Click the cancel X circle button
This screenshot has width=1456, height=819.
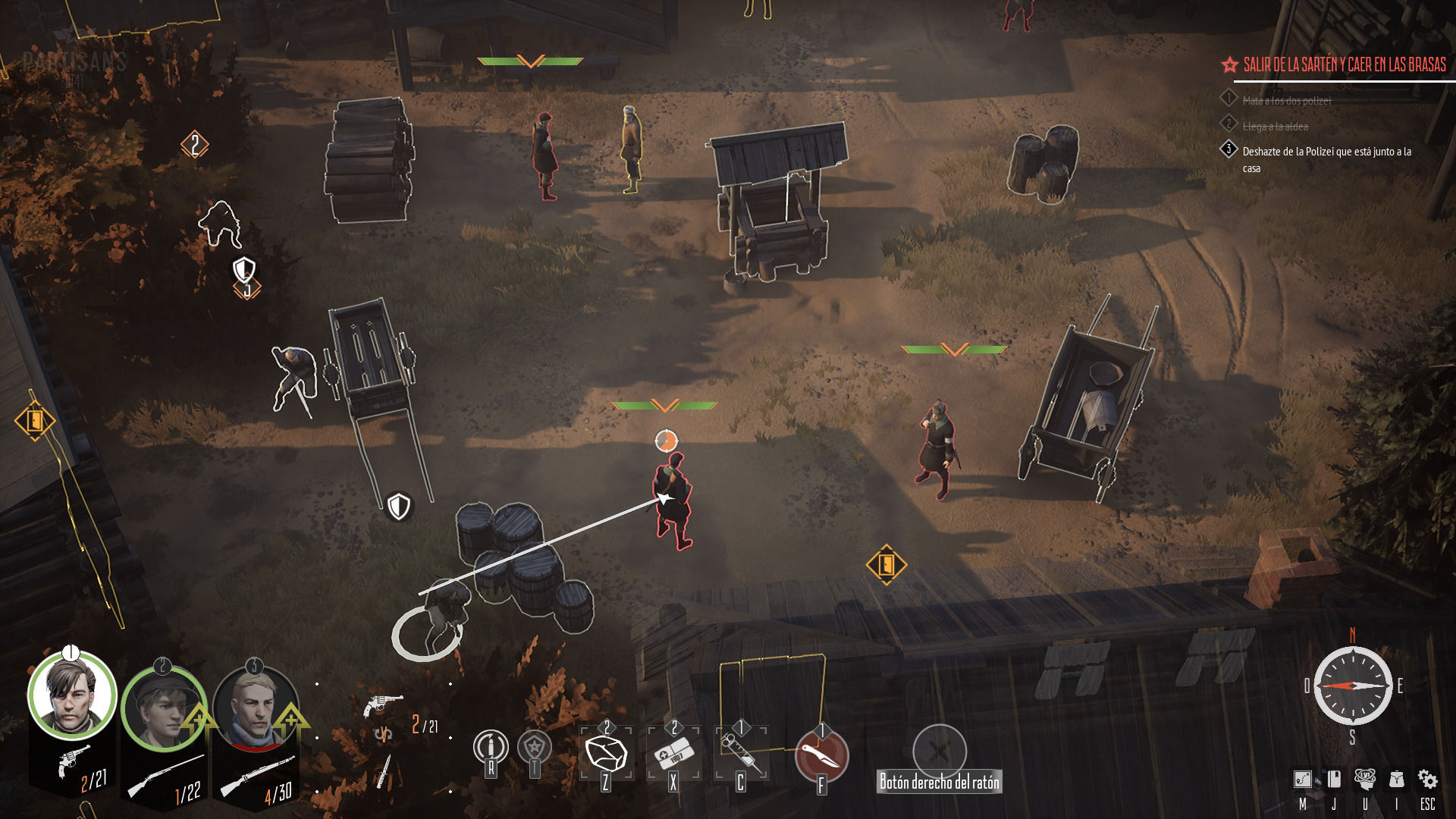939,751
